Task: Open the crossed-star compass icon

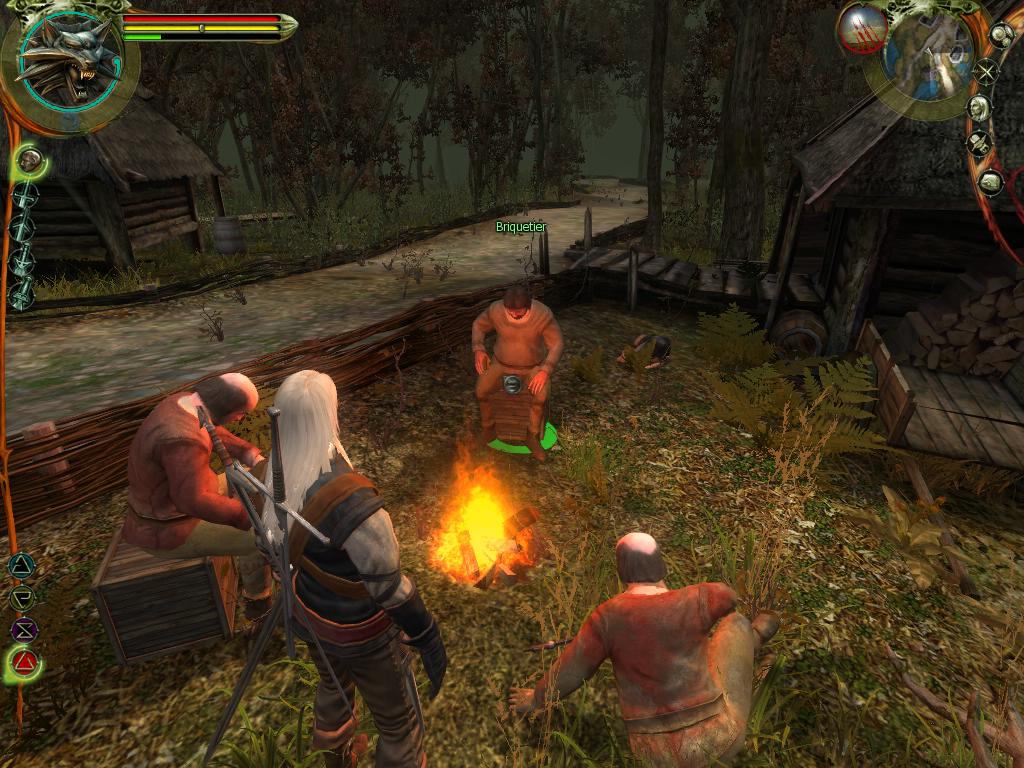Action: point(987,71)
